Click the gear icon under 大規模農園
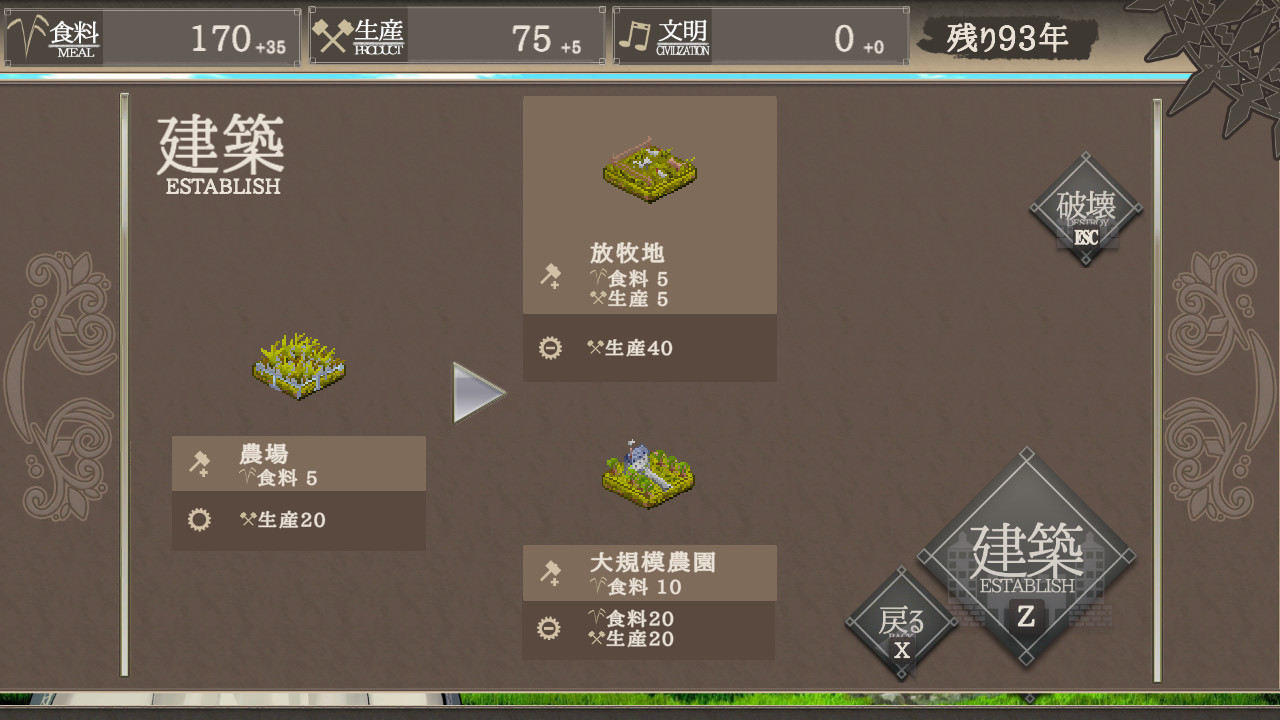 pos(551,629)
